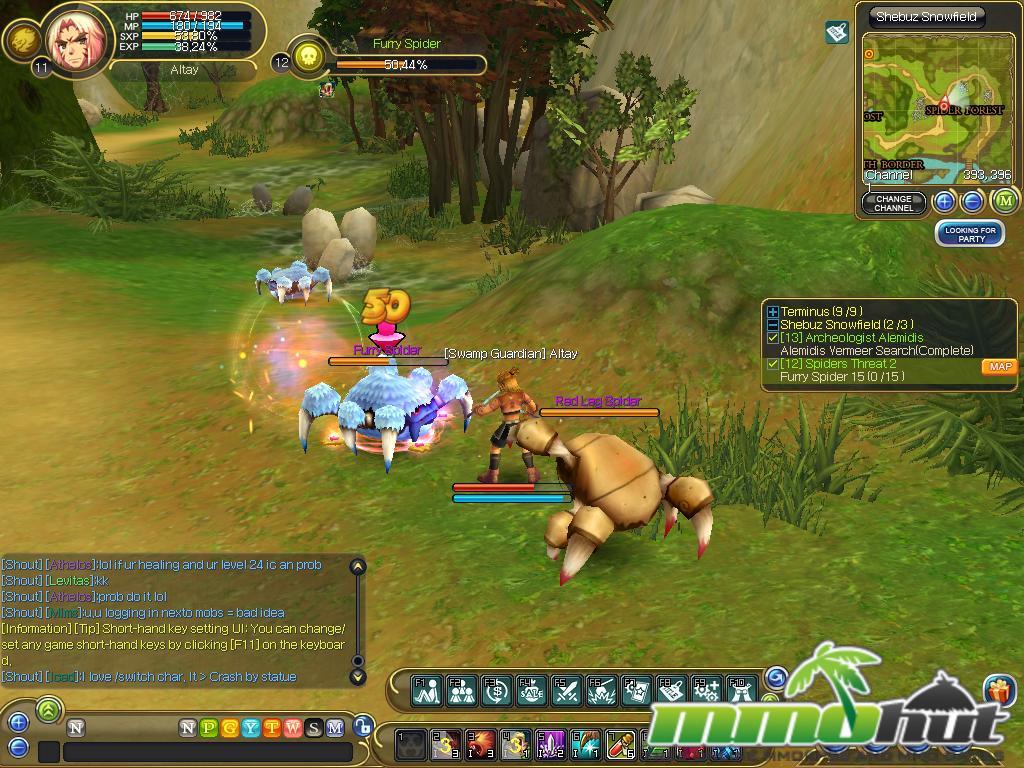The height and width of the screenshot is (768, 1024).
Task: Collapse the Shebuz Snowfield quest group
Action: click(773, 325)
